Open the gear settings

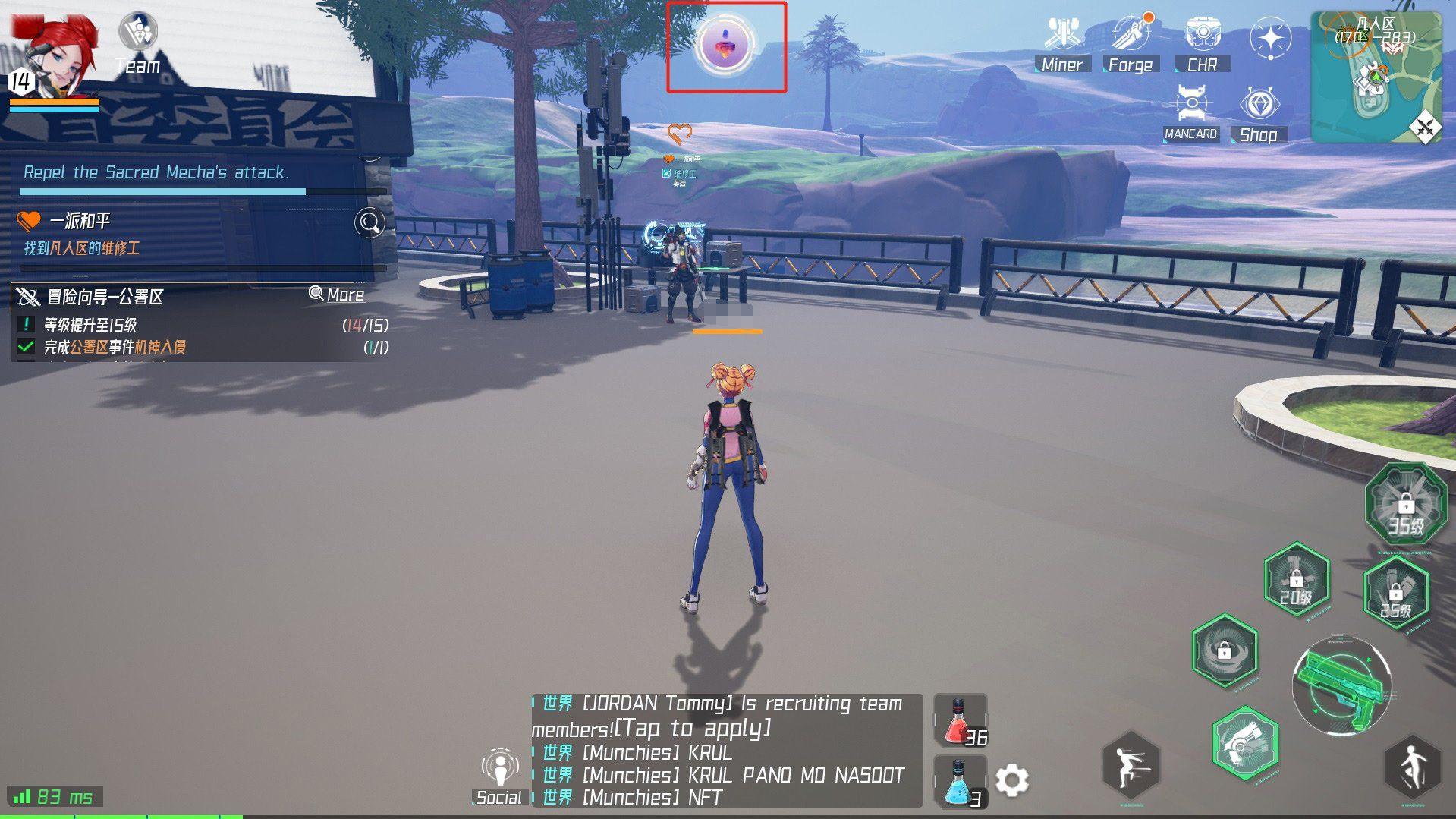pos(1011,780)
